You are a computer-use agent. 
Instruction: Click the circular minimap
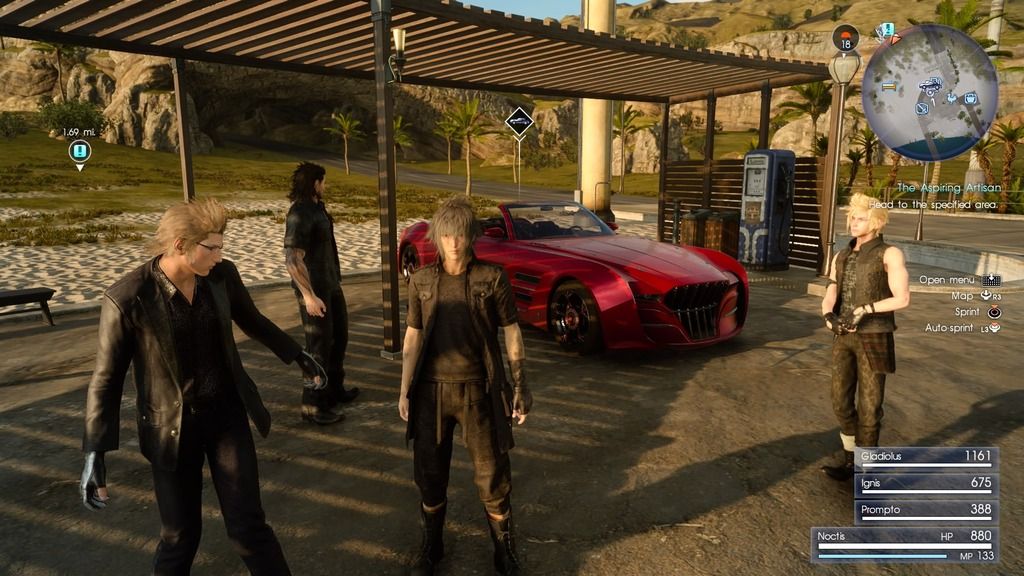[930, 92]
